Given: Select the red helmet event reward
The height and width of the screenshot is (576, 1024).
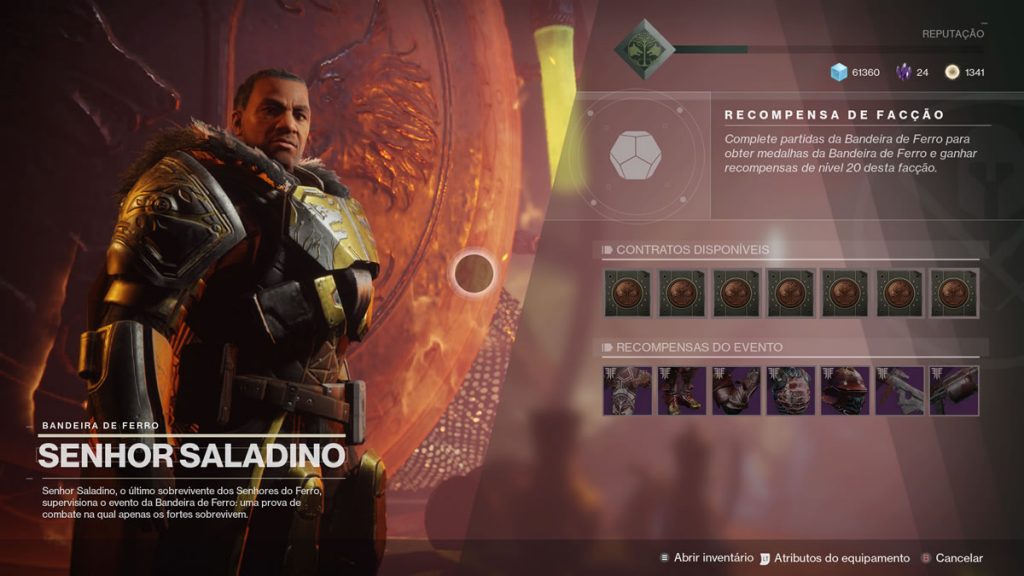Looking at the screenshot, I should [x=844, y=390].
